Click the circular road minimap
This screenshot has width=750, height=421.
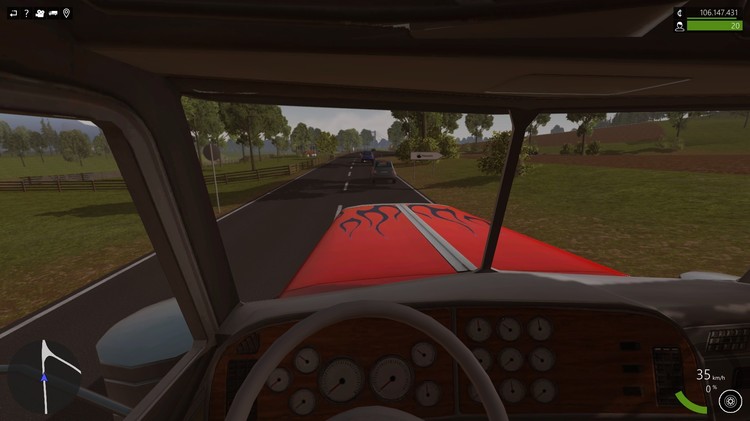pyautogui.click(x=45, y=375)
